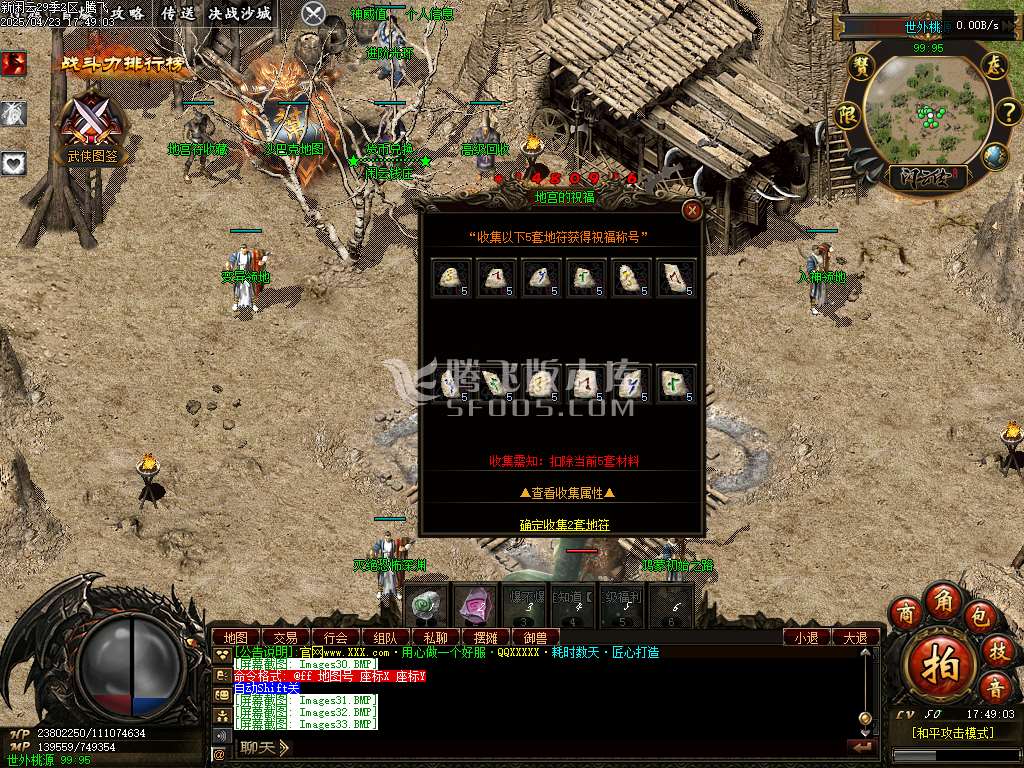Switch to the 交易 trade tab
This screenshot has height=768, width=1024.
tap(285, 637)
